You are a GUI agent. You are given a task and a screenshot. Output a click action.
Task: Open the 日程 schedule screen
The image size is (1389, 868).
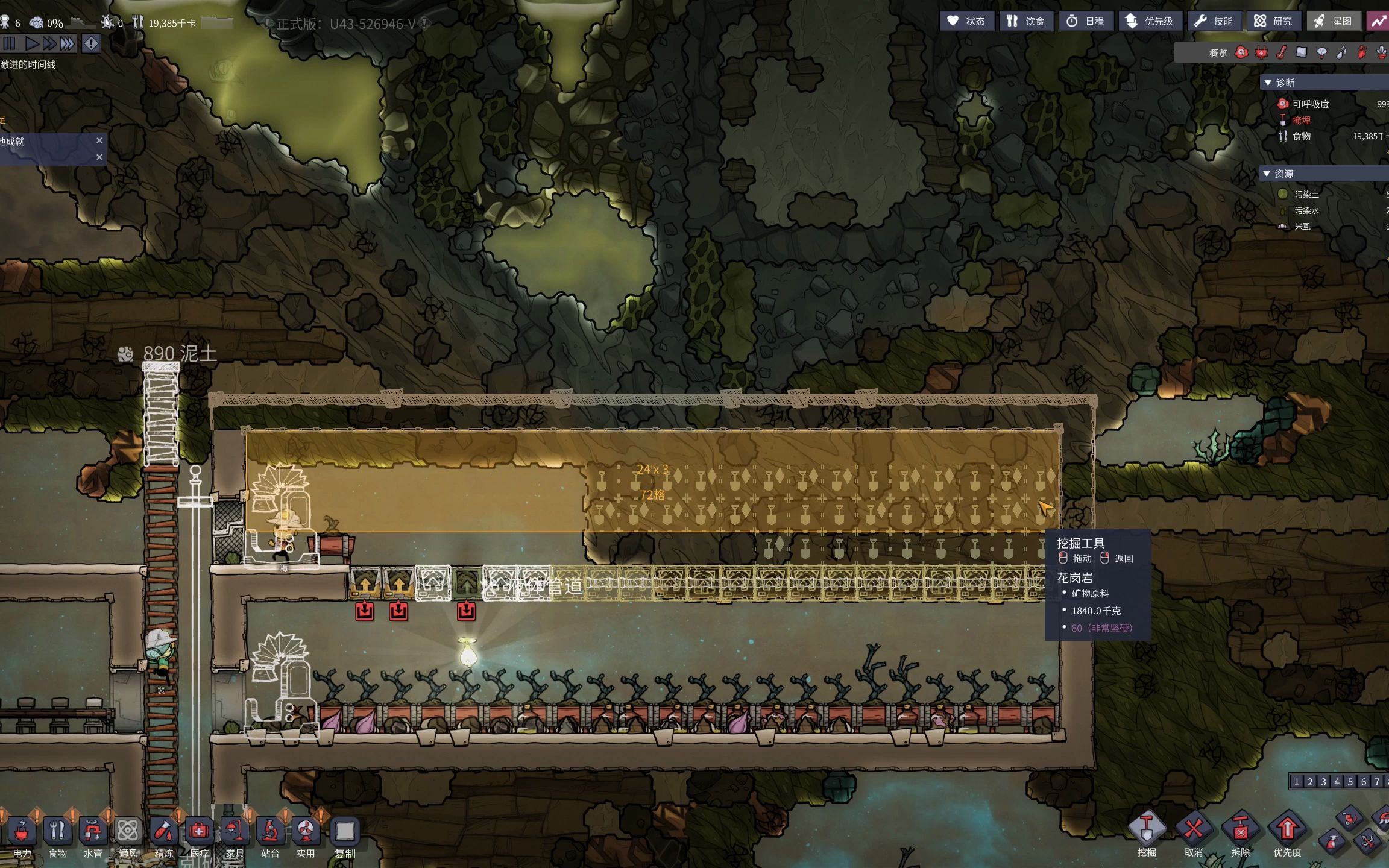coord(1086,21)
